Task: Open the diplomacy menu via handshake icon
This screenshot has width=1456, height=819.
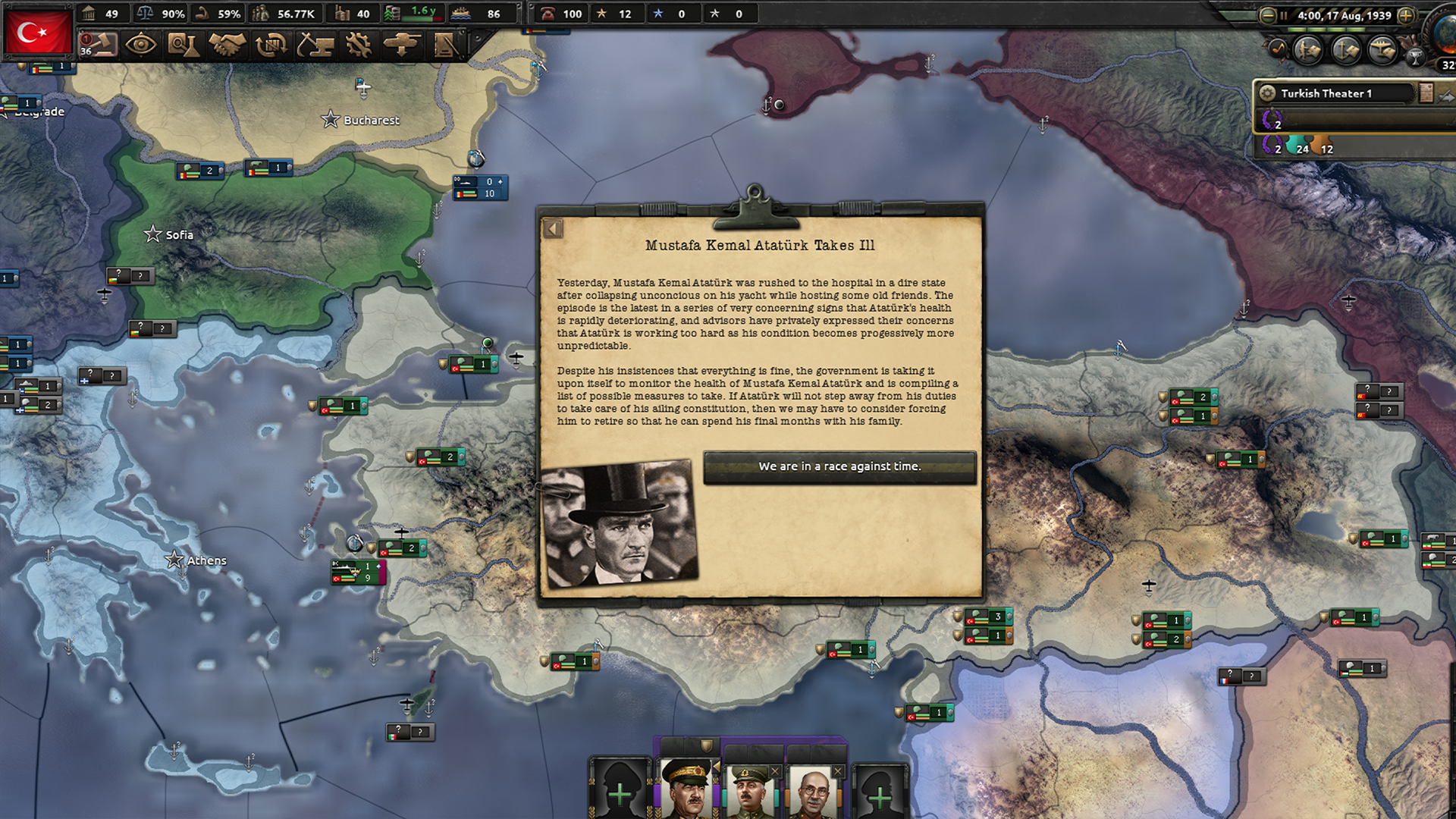Action: pyautogui.click(x=225, y=46)
